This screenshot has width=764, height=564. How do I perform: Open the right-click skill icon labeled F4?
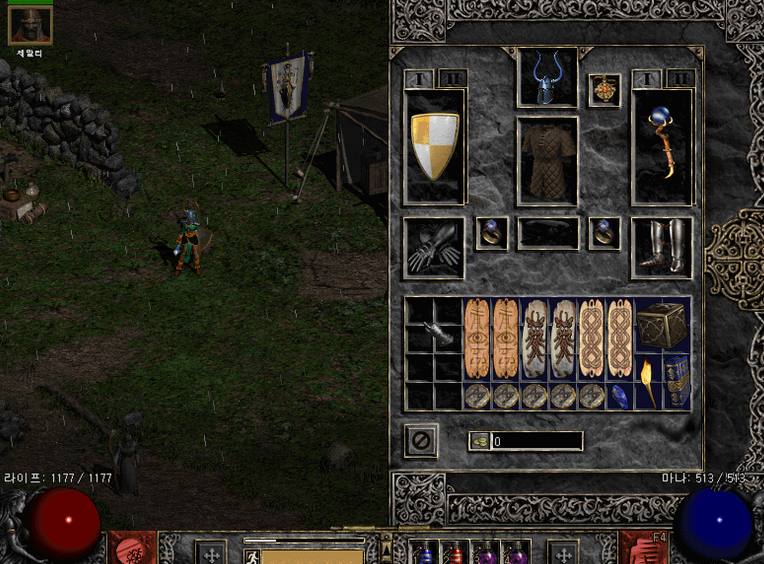638,548
